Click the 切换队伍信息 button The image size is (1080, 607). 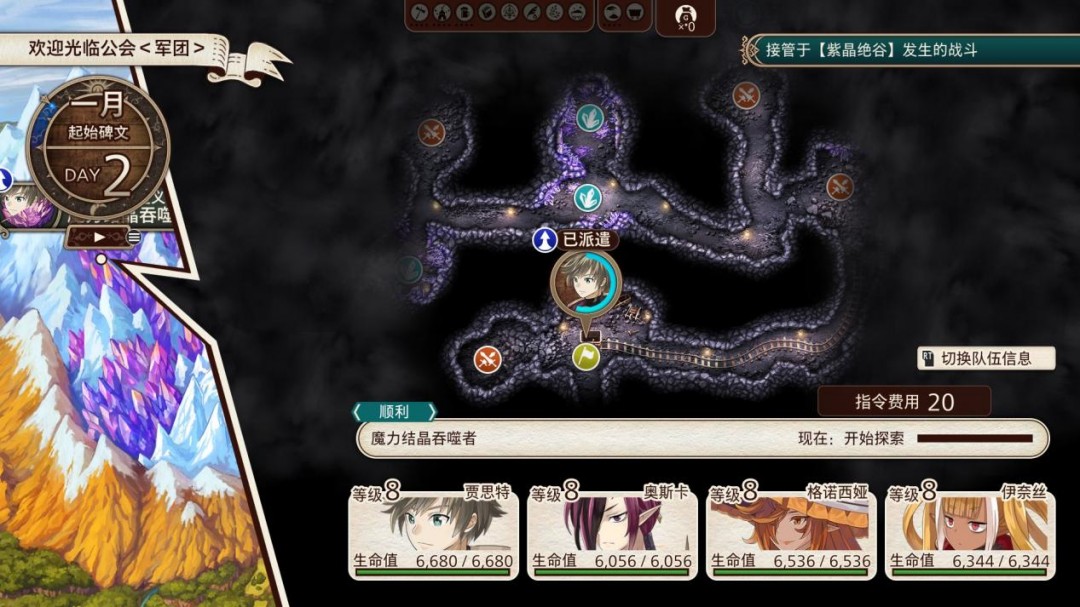[986, 358]
